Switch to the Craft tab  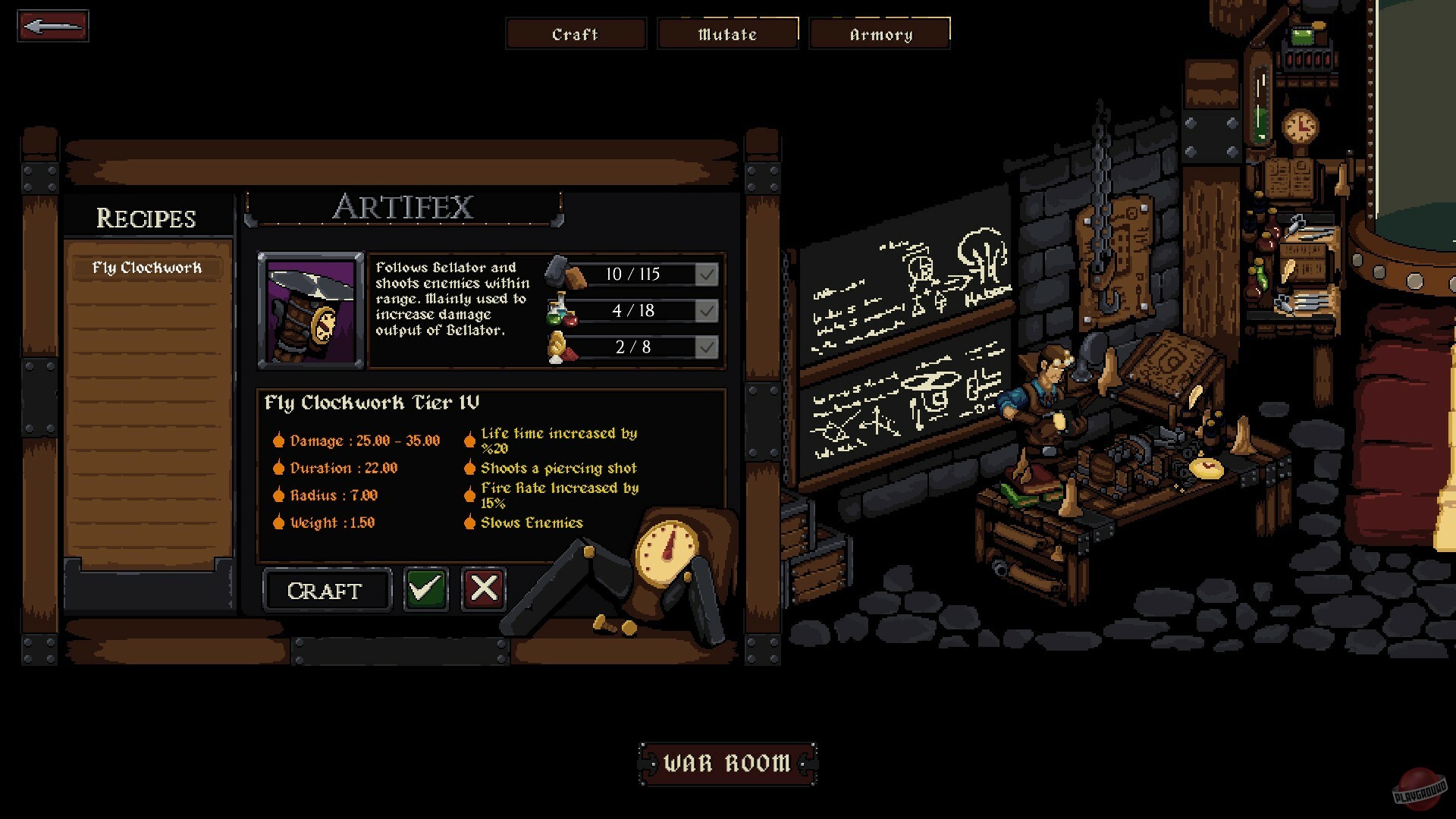coord(576,33)
